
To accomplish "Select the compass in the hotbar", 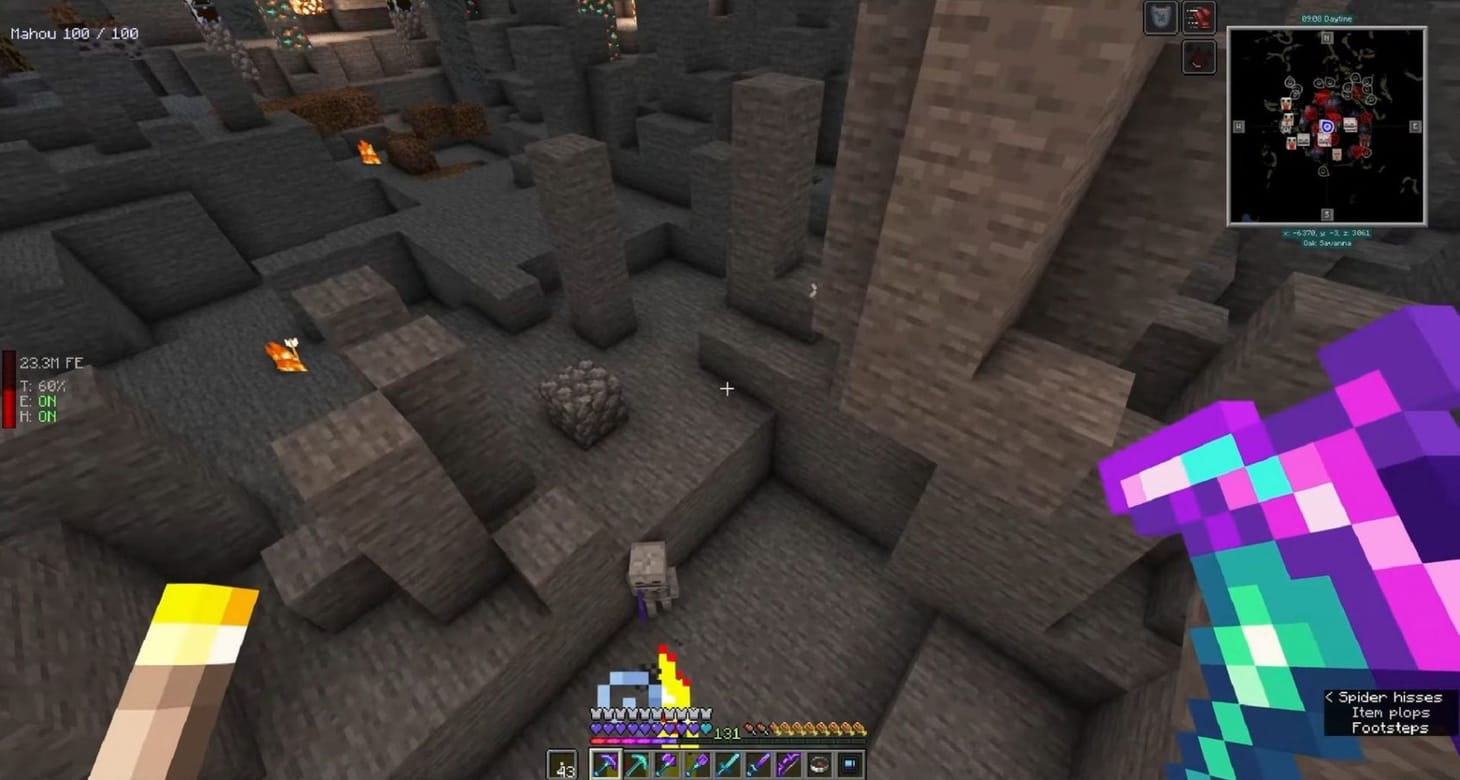I will [x=819, y=764].
